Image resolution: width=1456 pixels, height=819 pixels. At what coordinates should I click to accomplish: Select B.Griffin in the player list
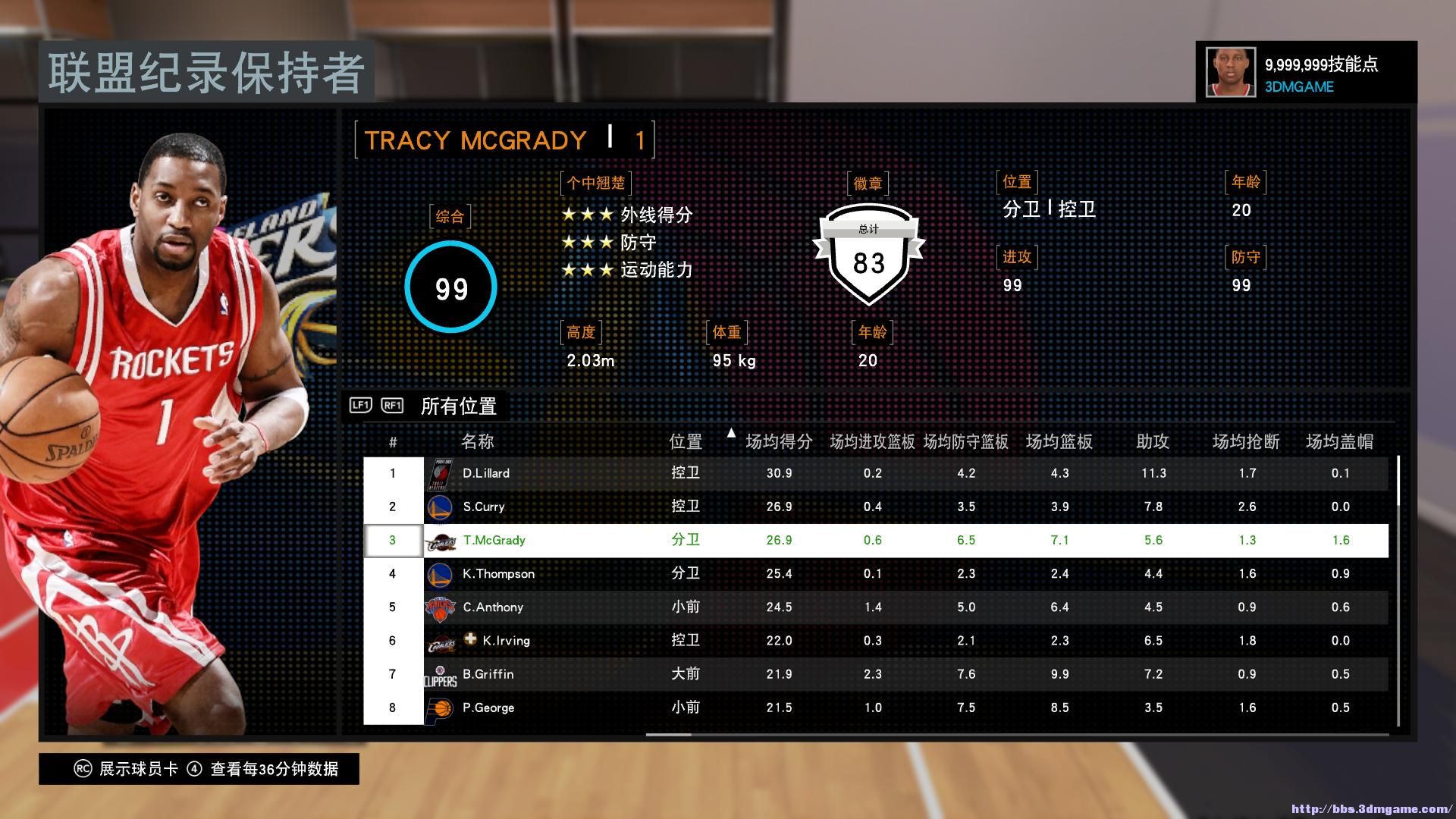coord(488,673)
